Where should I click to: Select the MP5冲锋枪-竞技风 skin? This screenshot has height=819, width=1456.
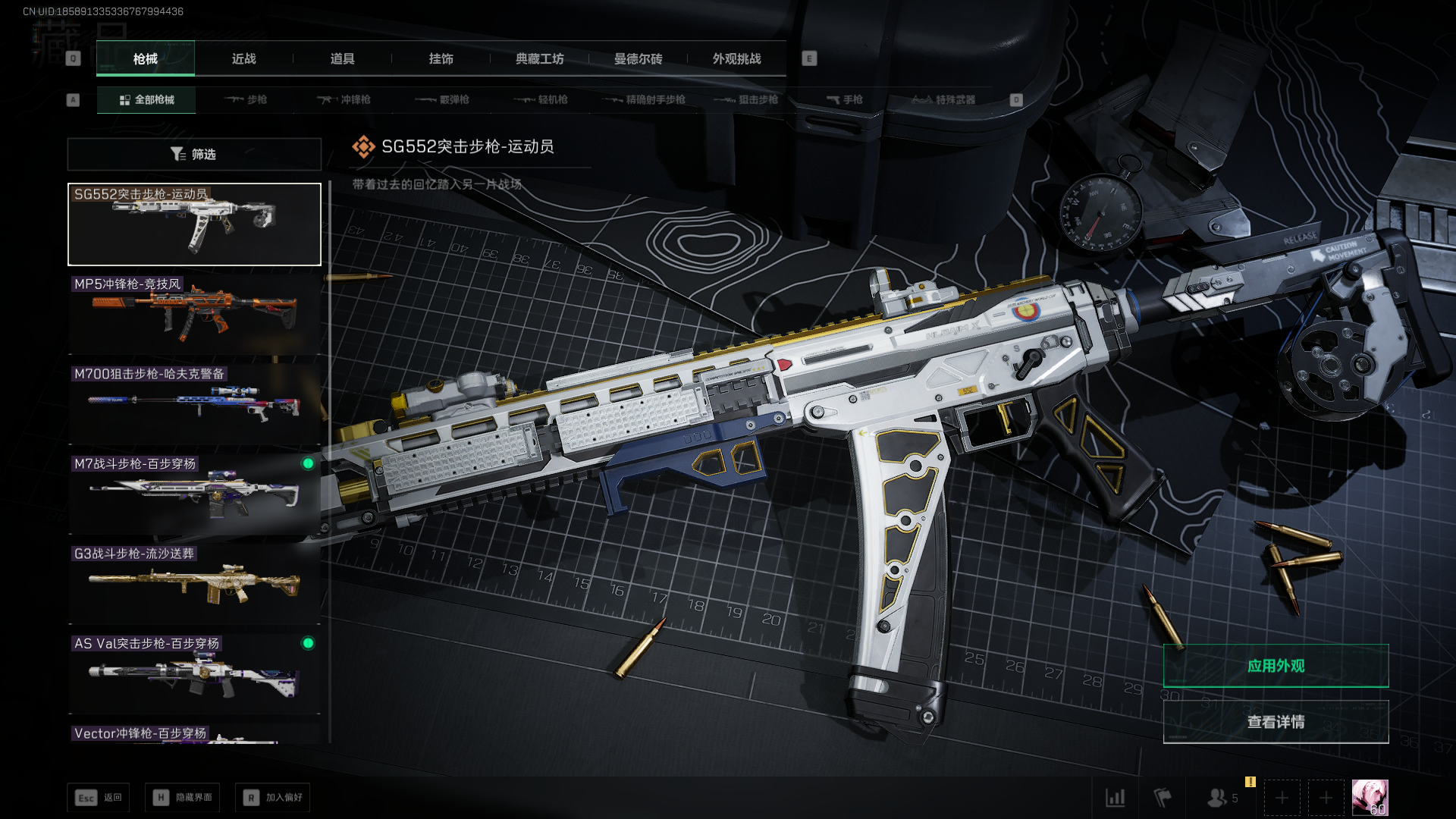click(194, 314)
